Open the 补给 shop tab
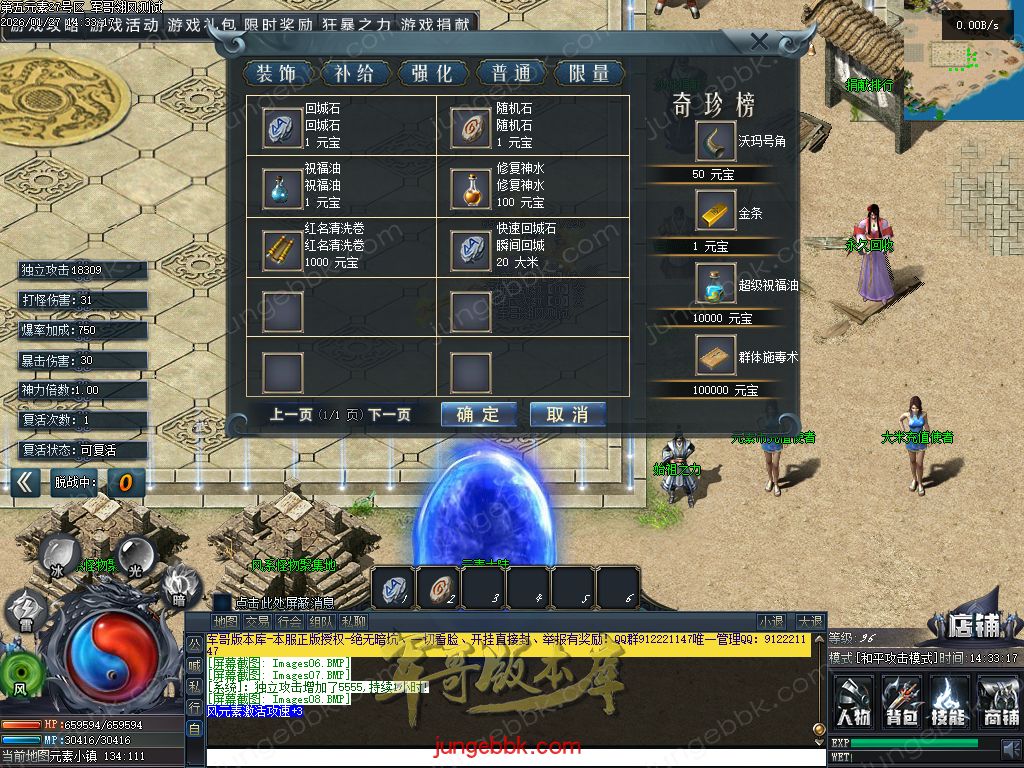 354,73
